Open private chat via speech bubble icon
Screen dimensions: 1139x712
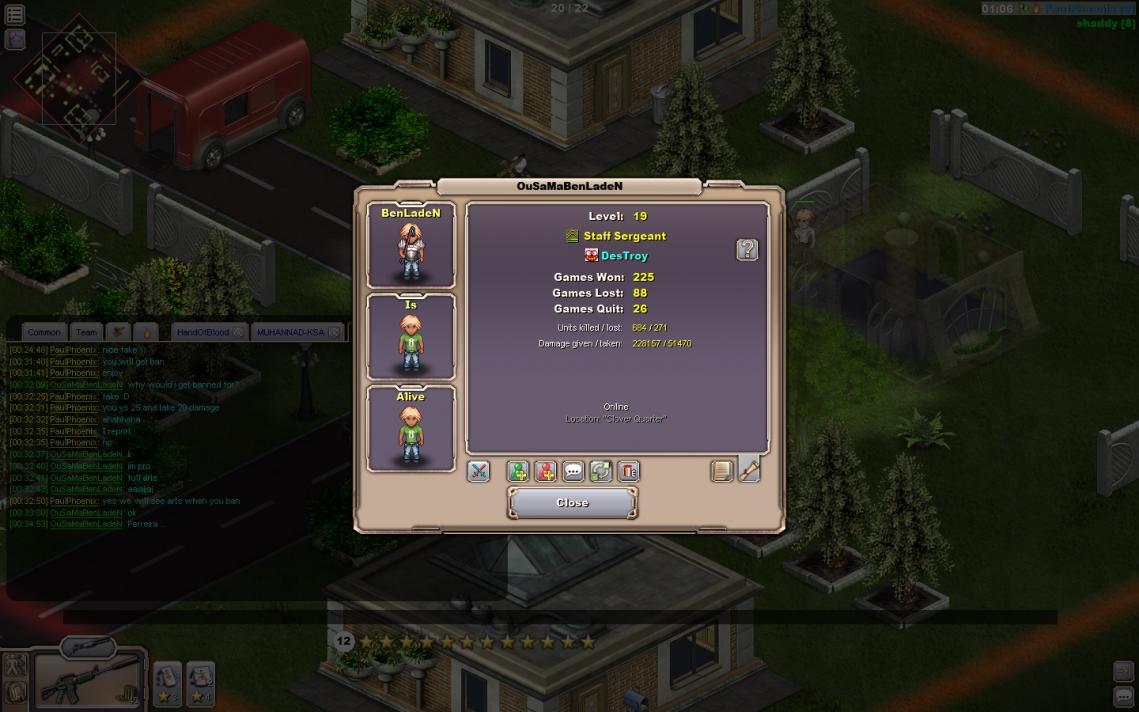click(573, 471)
